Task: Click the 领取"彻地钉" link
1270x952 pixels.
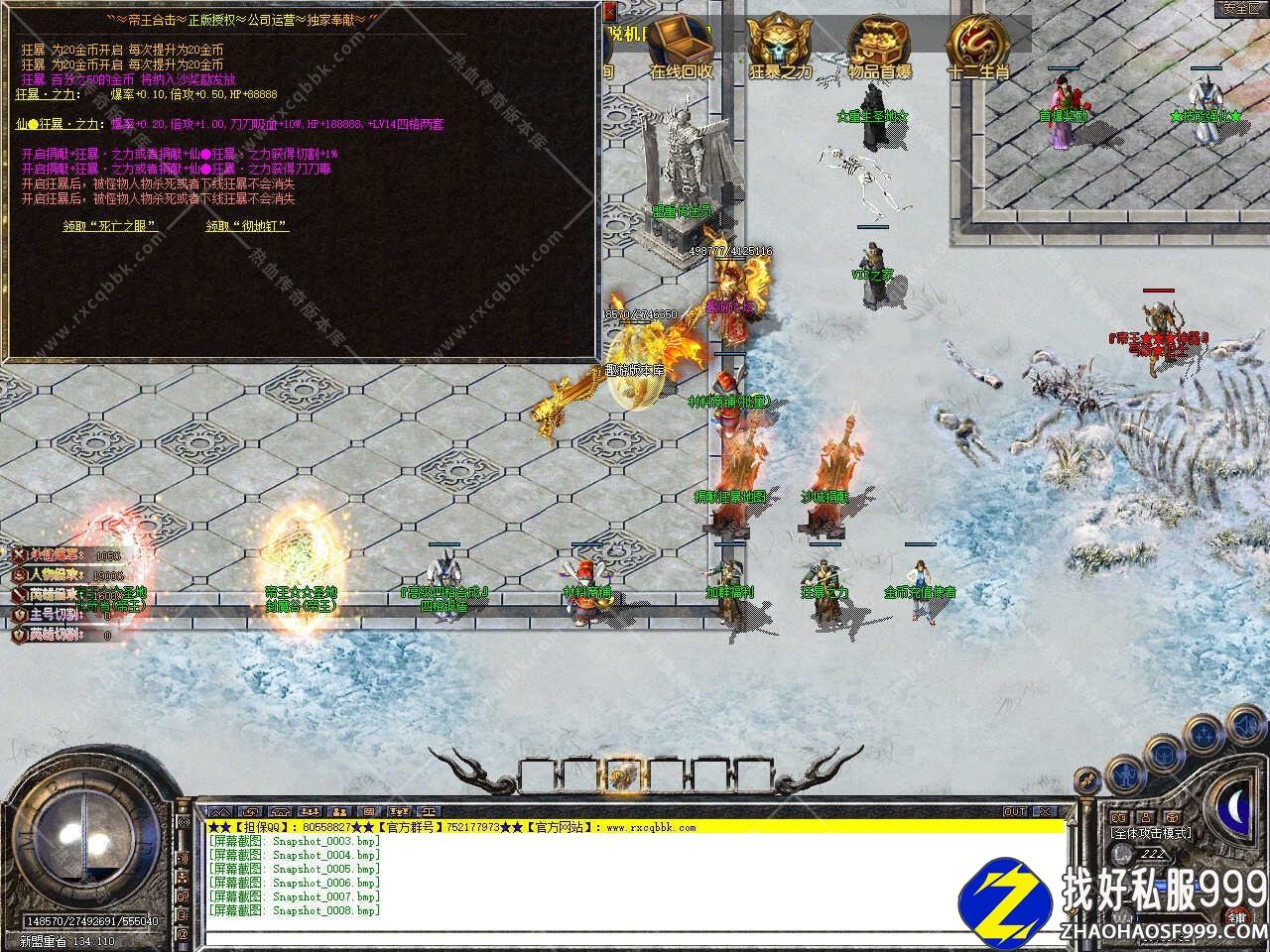Action: [247, 226]
